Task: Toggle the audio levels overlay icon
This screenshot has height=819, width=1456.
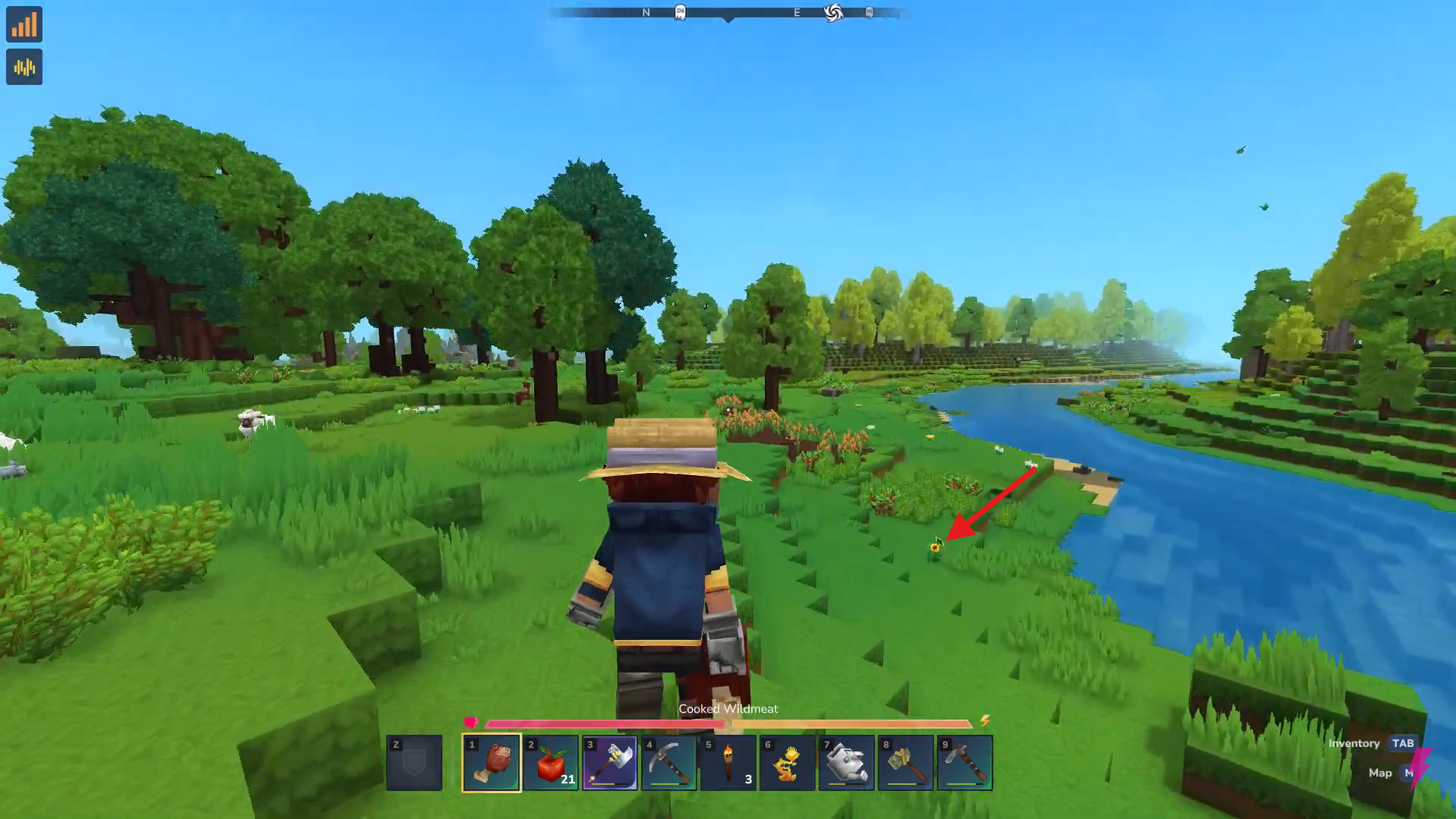Action: pyautogui.click(x=24, y=67)
